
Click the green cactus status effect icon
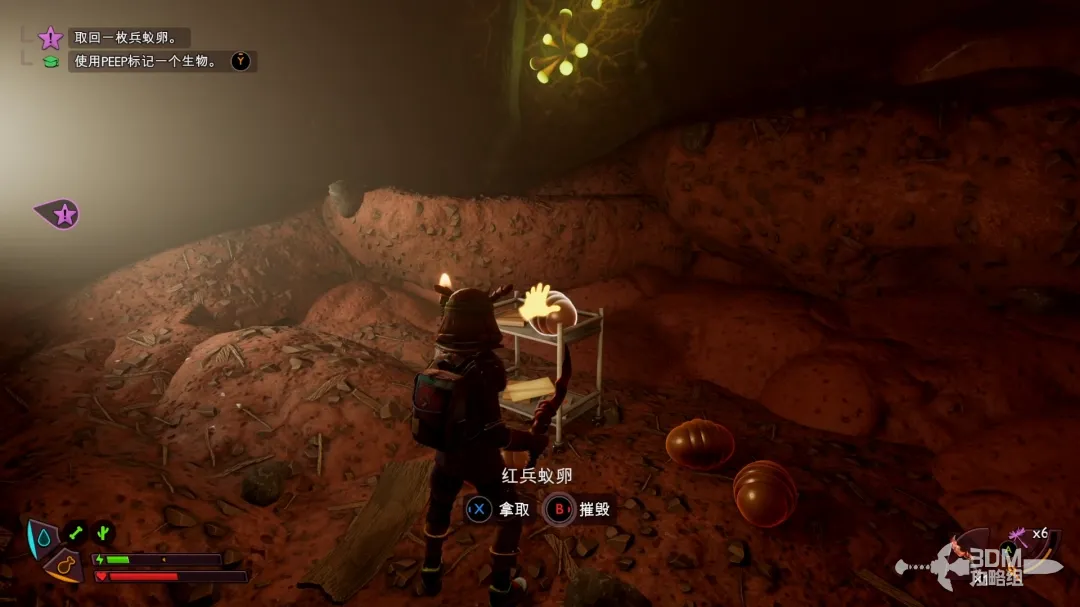[103, 533]
